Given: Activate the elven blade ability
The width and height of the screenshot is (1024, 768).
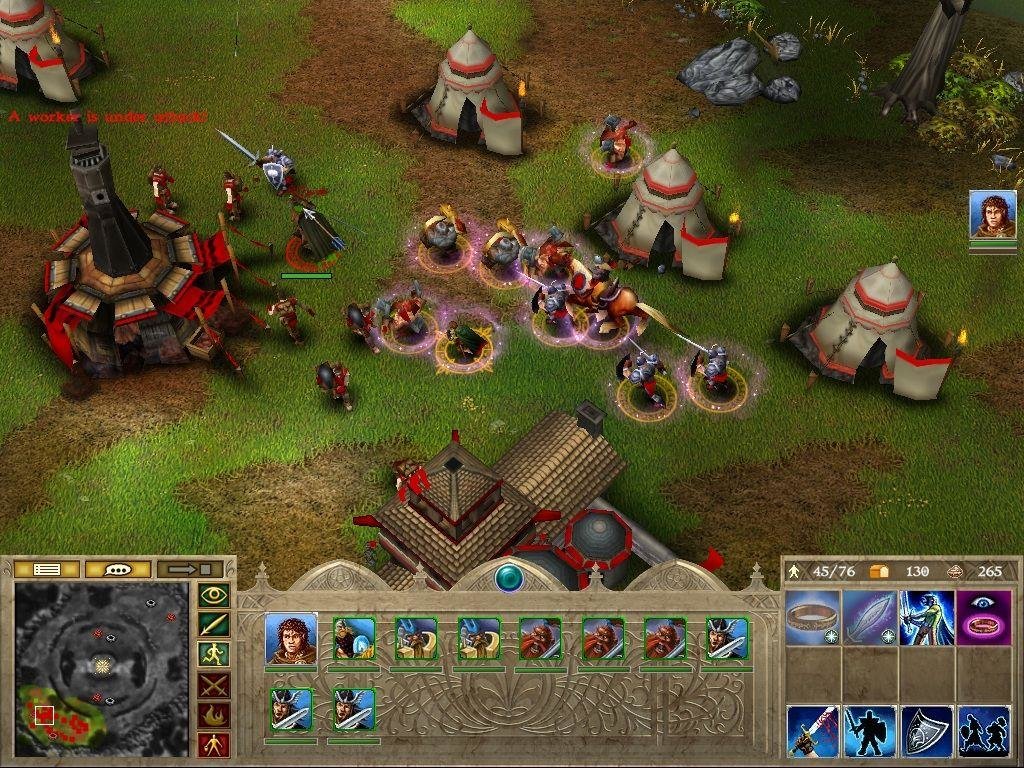Looking at the screenshot, I should [x=869, y=617].
